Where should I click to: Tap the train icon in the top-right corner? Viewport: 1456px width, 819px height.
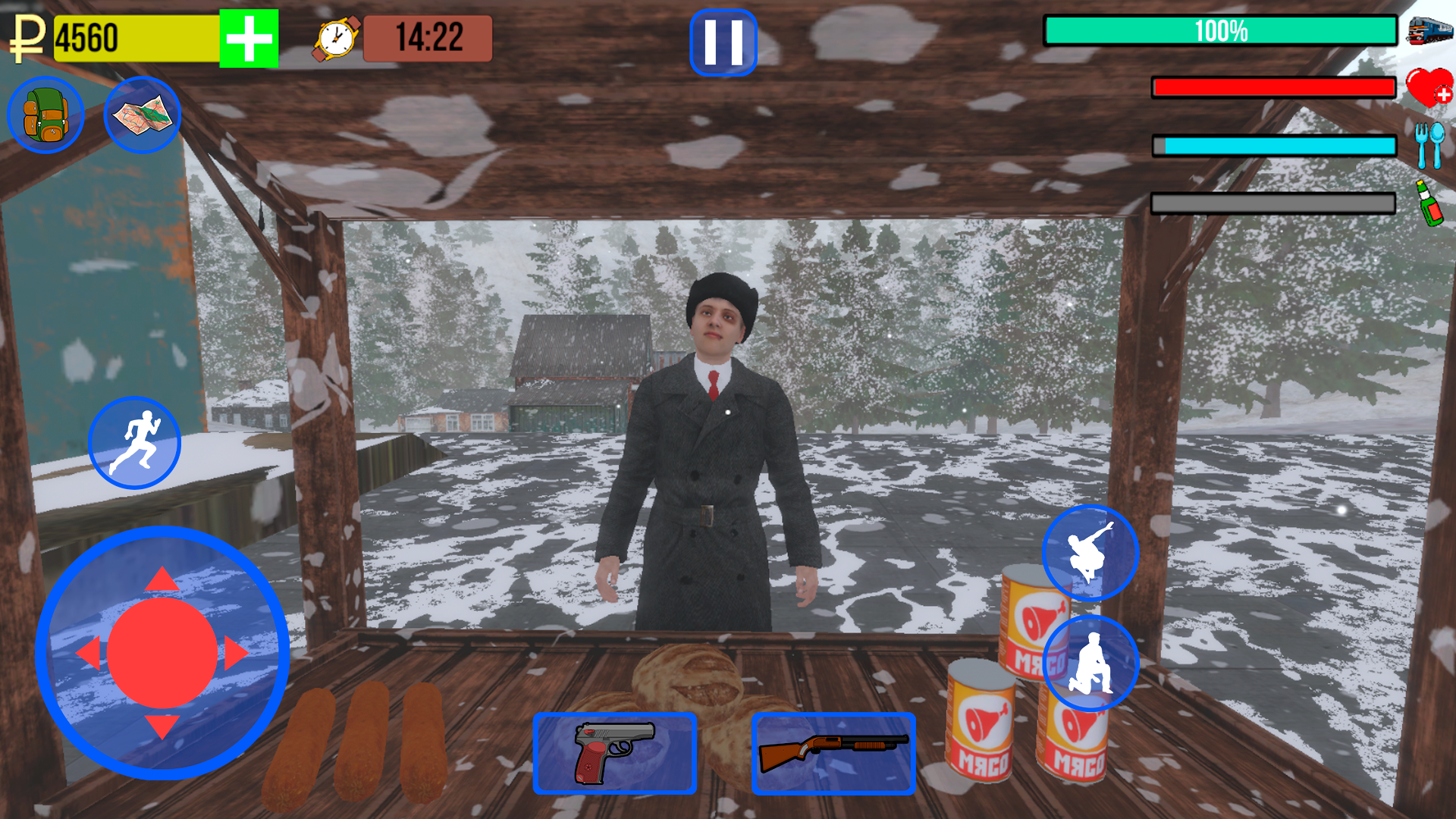[1428, 32]
